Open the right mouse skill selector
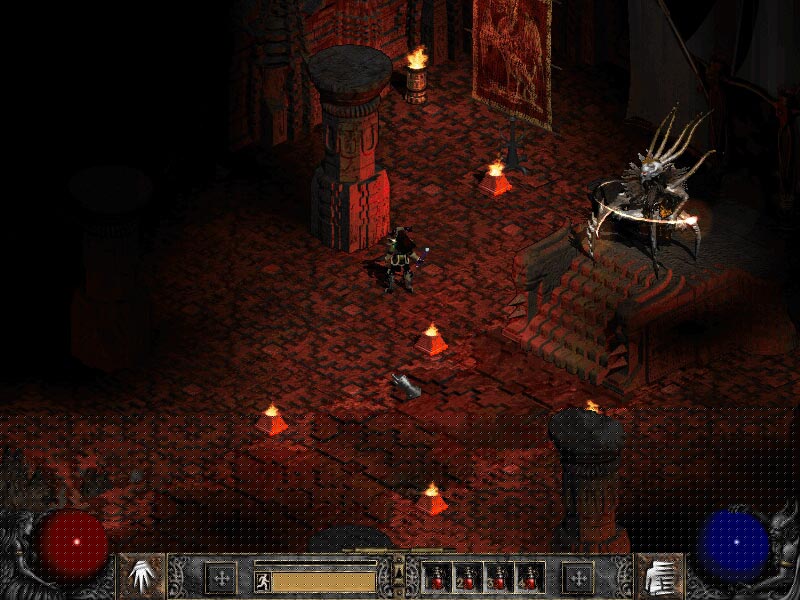Screen dimensions: 800x600 pos(659,577)
